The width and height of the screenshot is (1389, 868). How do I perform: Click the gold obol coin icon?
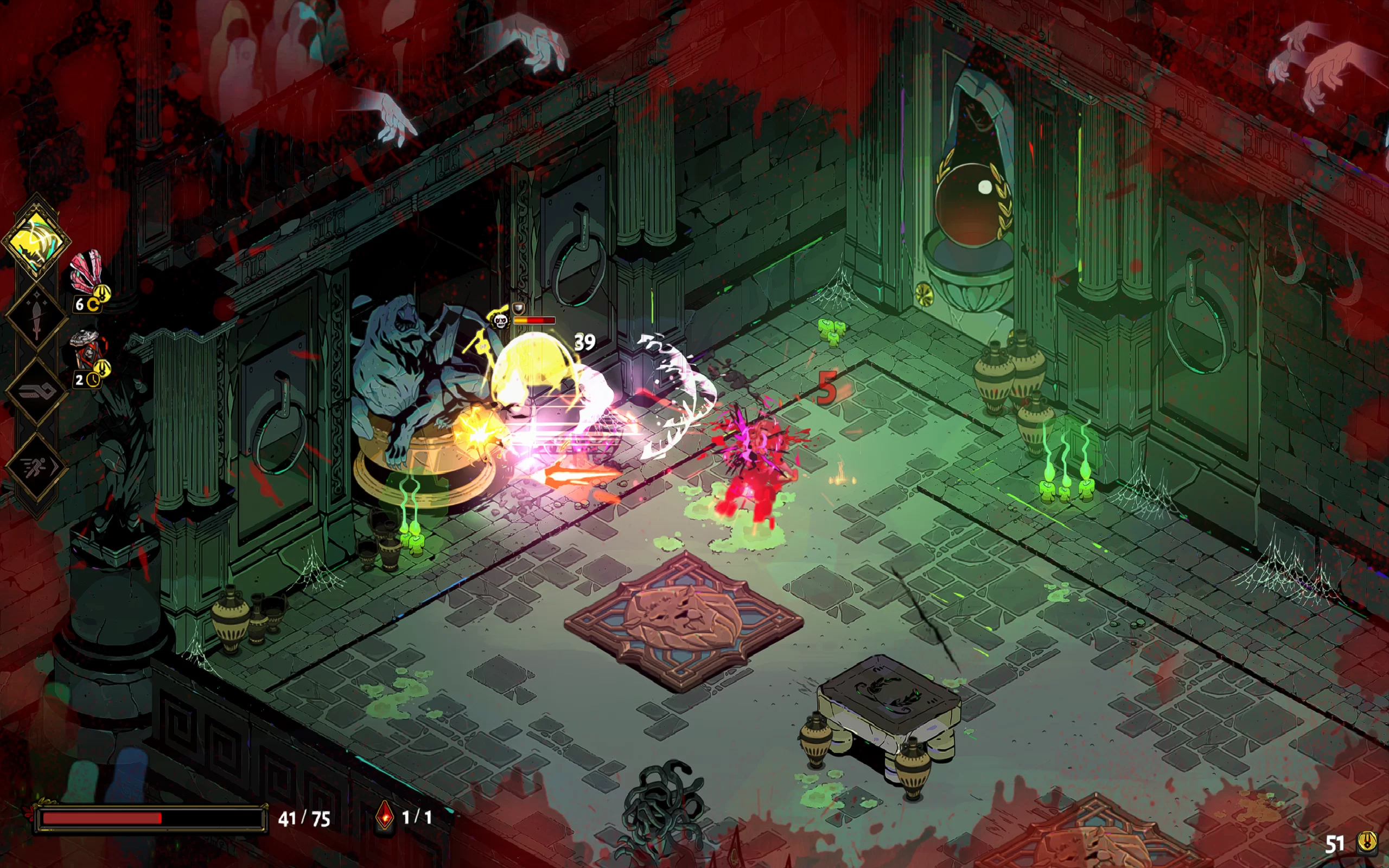(1367, 842)
